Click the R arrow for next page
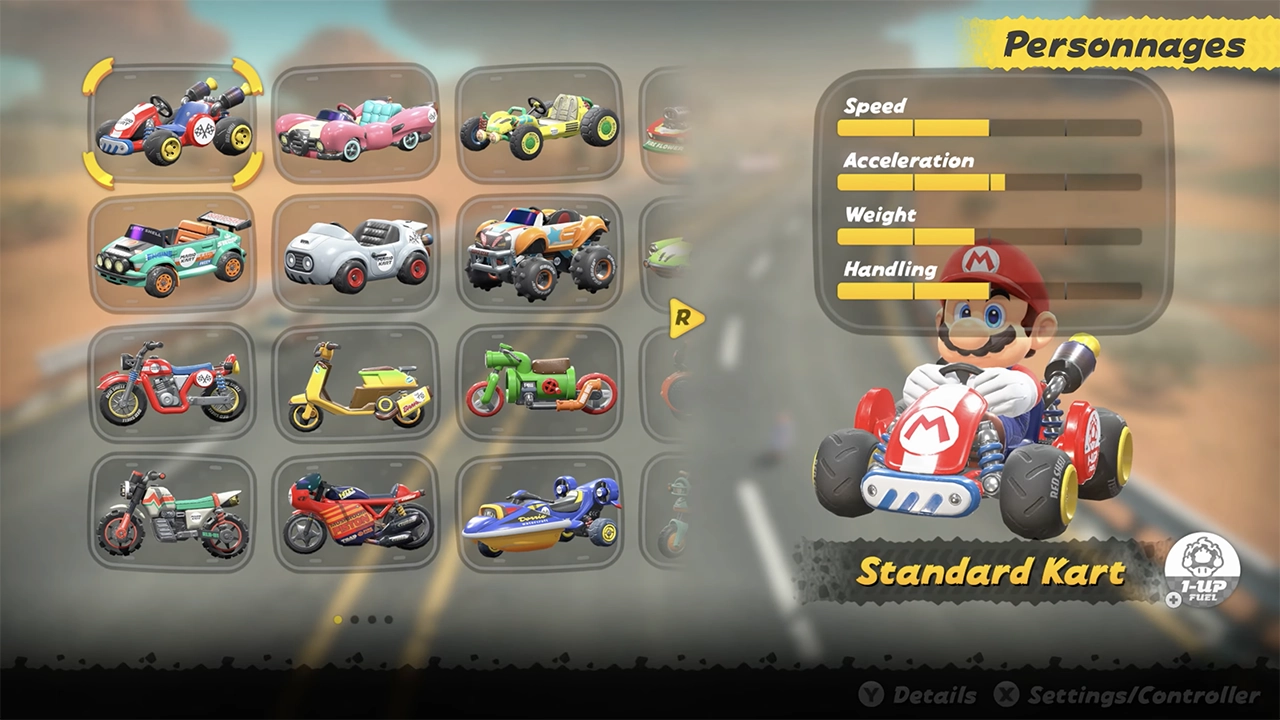Viewport: 1280px width, 720px height. point(686,320)
